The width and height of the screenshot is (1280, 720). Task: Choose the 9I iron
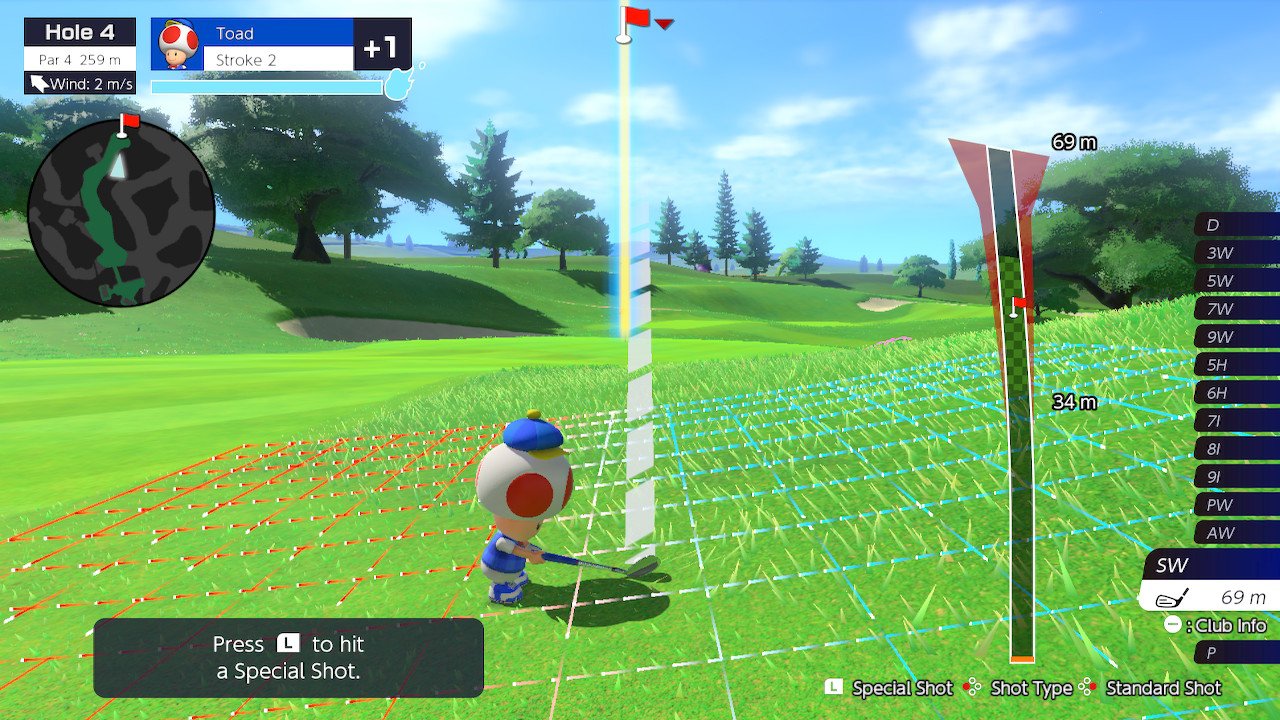(x=1236, y=477)
